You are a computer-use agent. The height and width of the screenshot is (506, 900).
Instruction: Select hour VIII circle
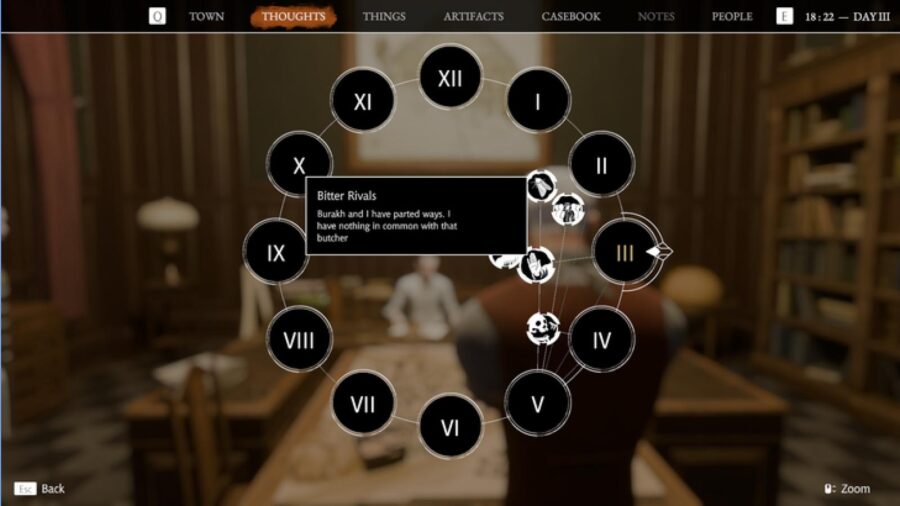(x=299, y=340)
